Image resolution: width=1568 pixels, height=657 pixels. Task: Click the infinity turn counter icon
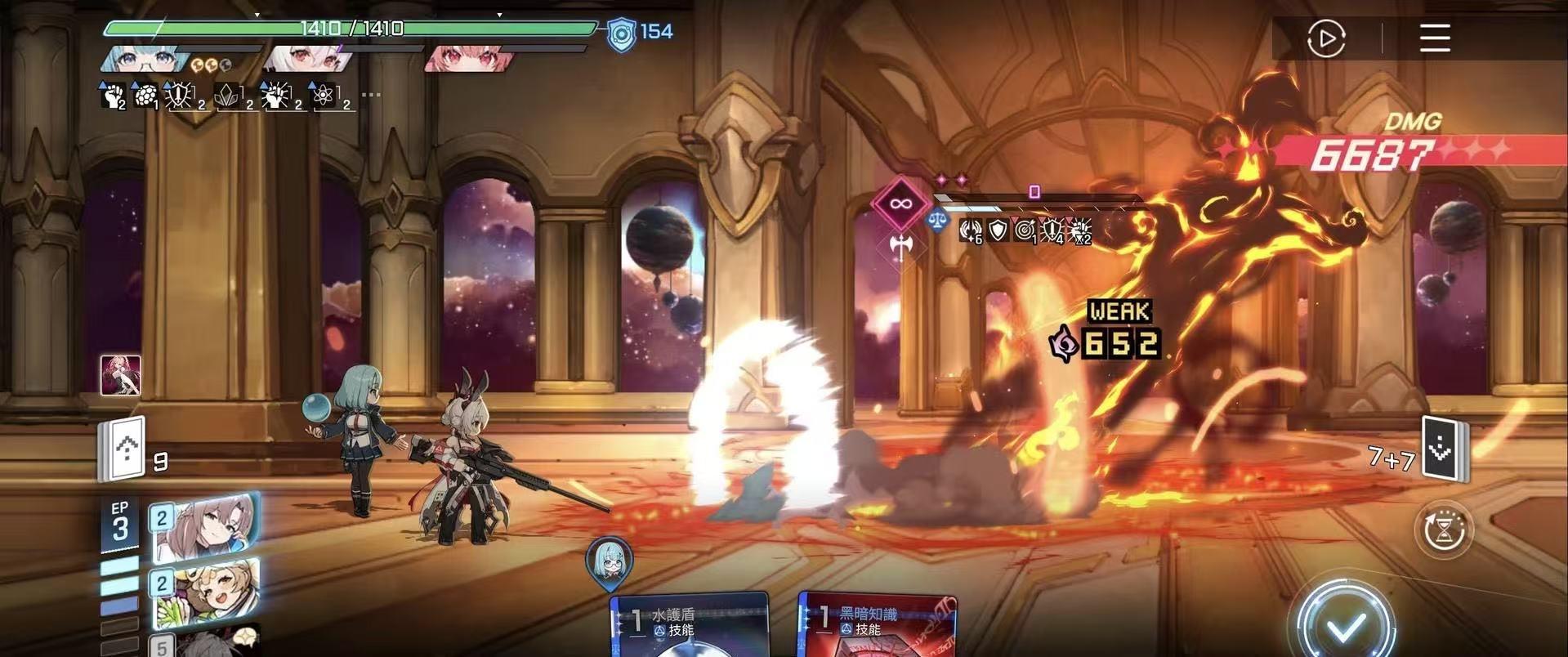click(x=899, y=203)
